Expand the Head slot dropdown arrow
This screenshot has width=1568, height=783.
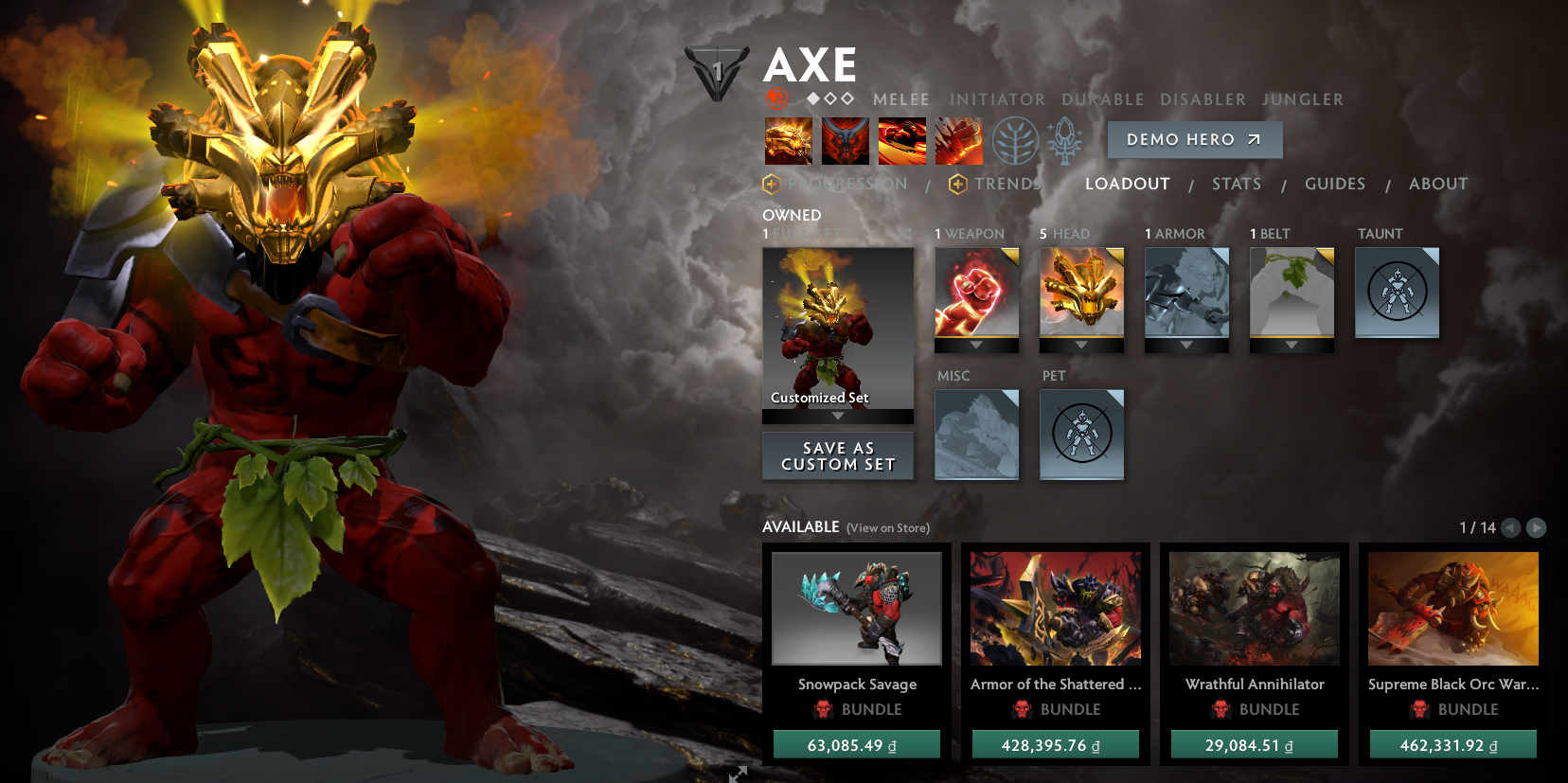[1081, 346]
